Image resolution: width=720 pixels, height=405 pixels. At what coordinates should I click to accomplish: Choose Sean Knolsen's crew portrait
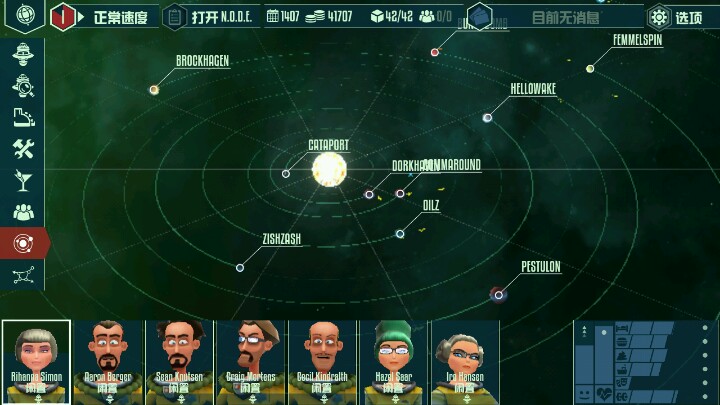click(x=180, y=360)
